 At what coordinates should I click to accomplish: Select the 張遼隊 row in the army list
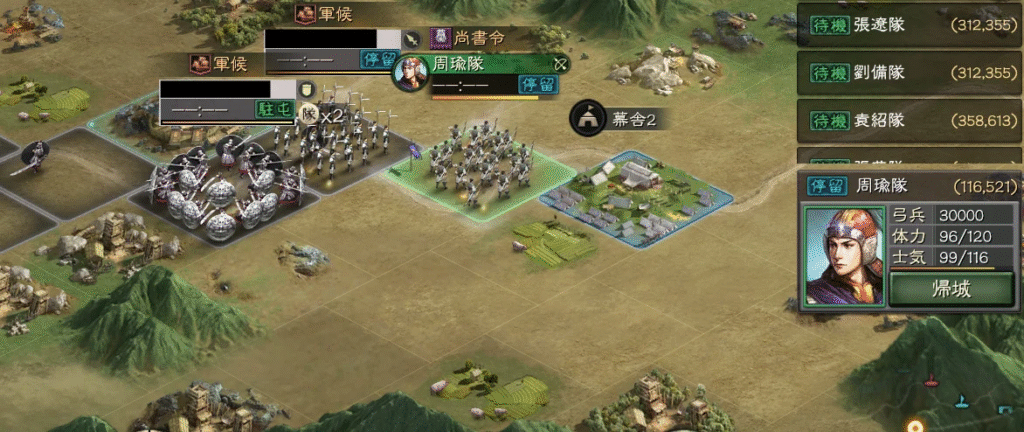(909, 23)
